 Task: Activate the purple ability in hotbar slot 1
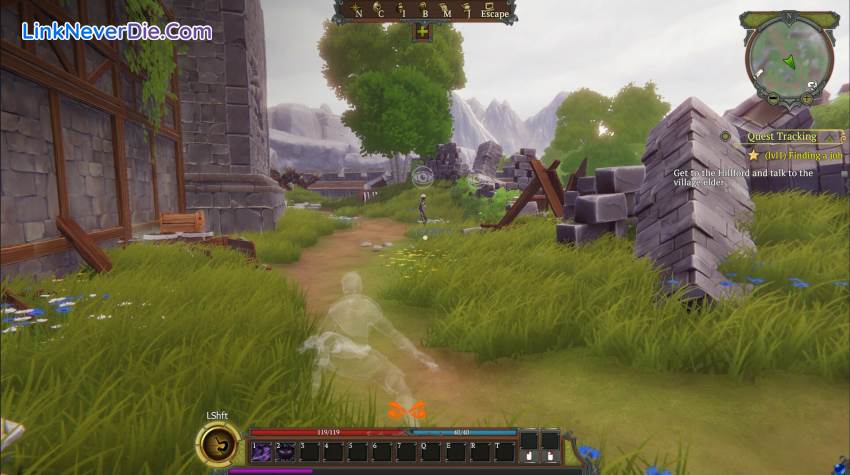click(260, 452)
